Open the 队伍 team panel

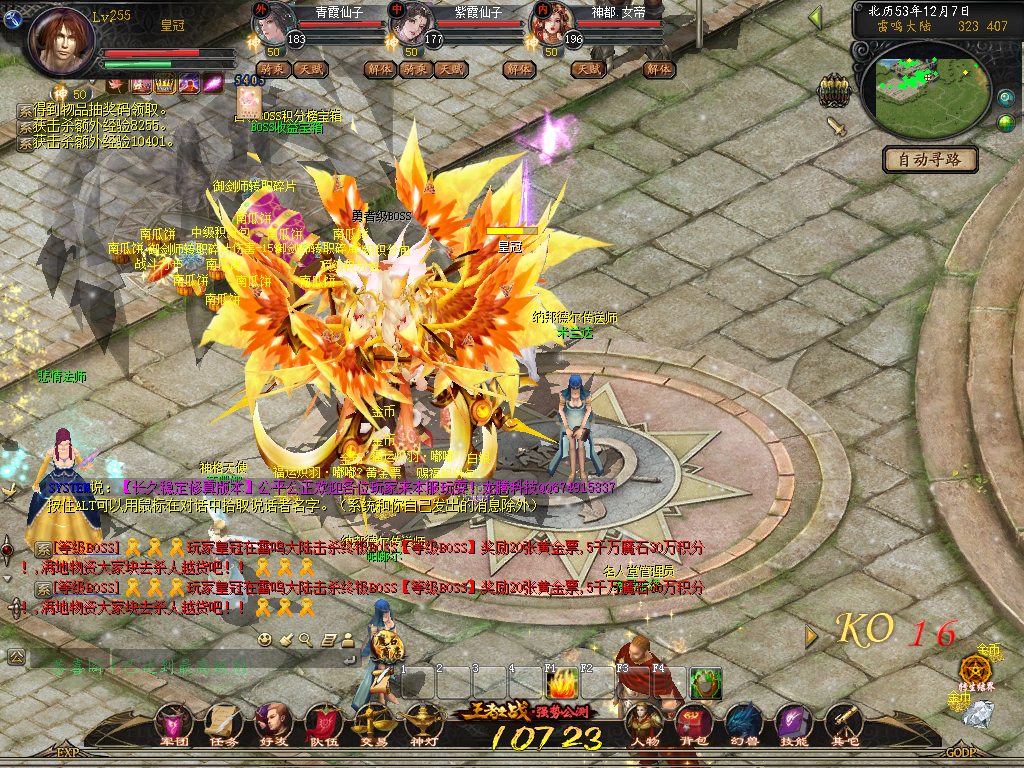pos(323,722)
